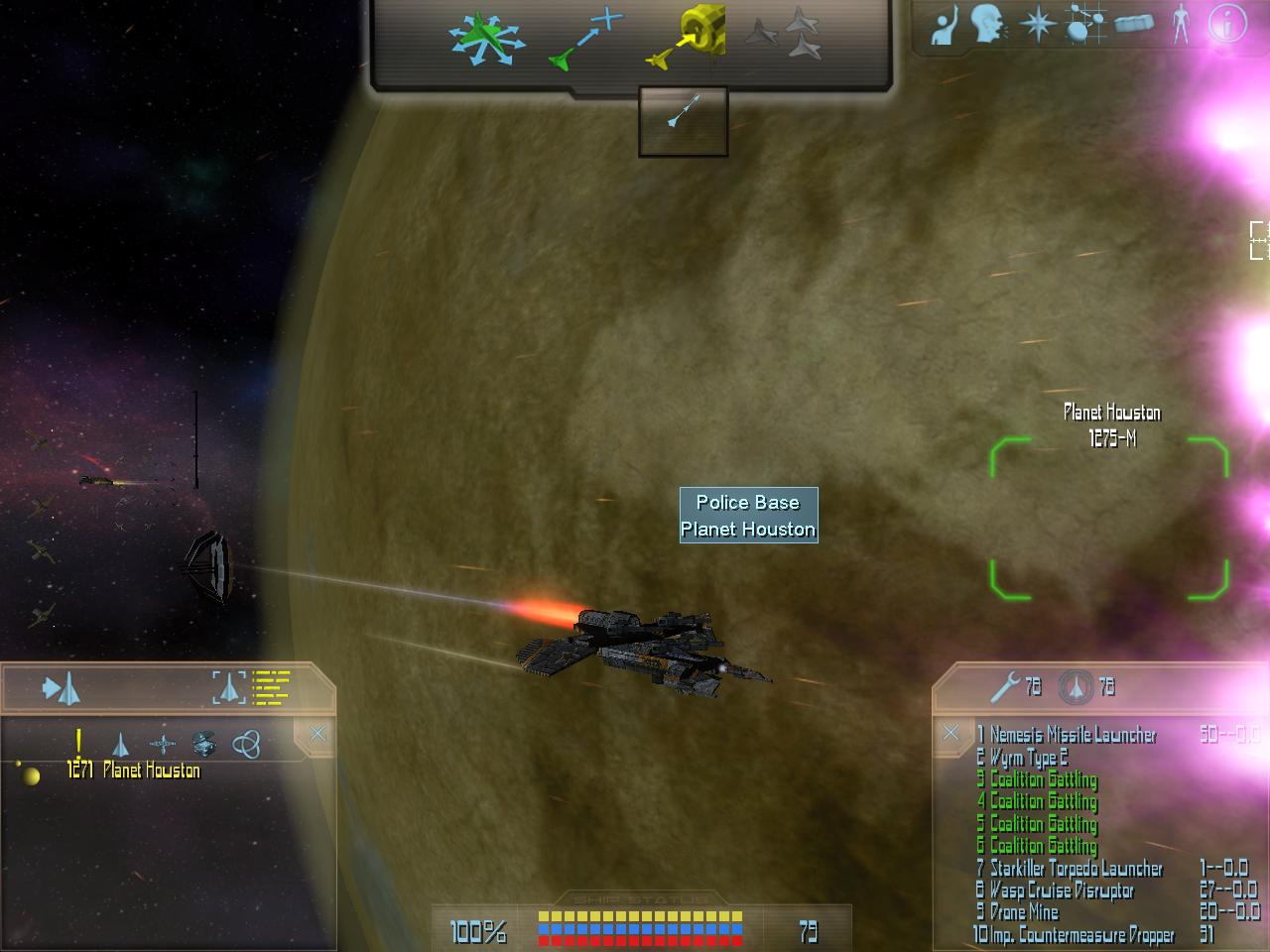
Task: Open the human figure icon
Action: [x=1181, y=24]
